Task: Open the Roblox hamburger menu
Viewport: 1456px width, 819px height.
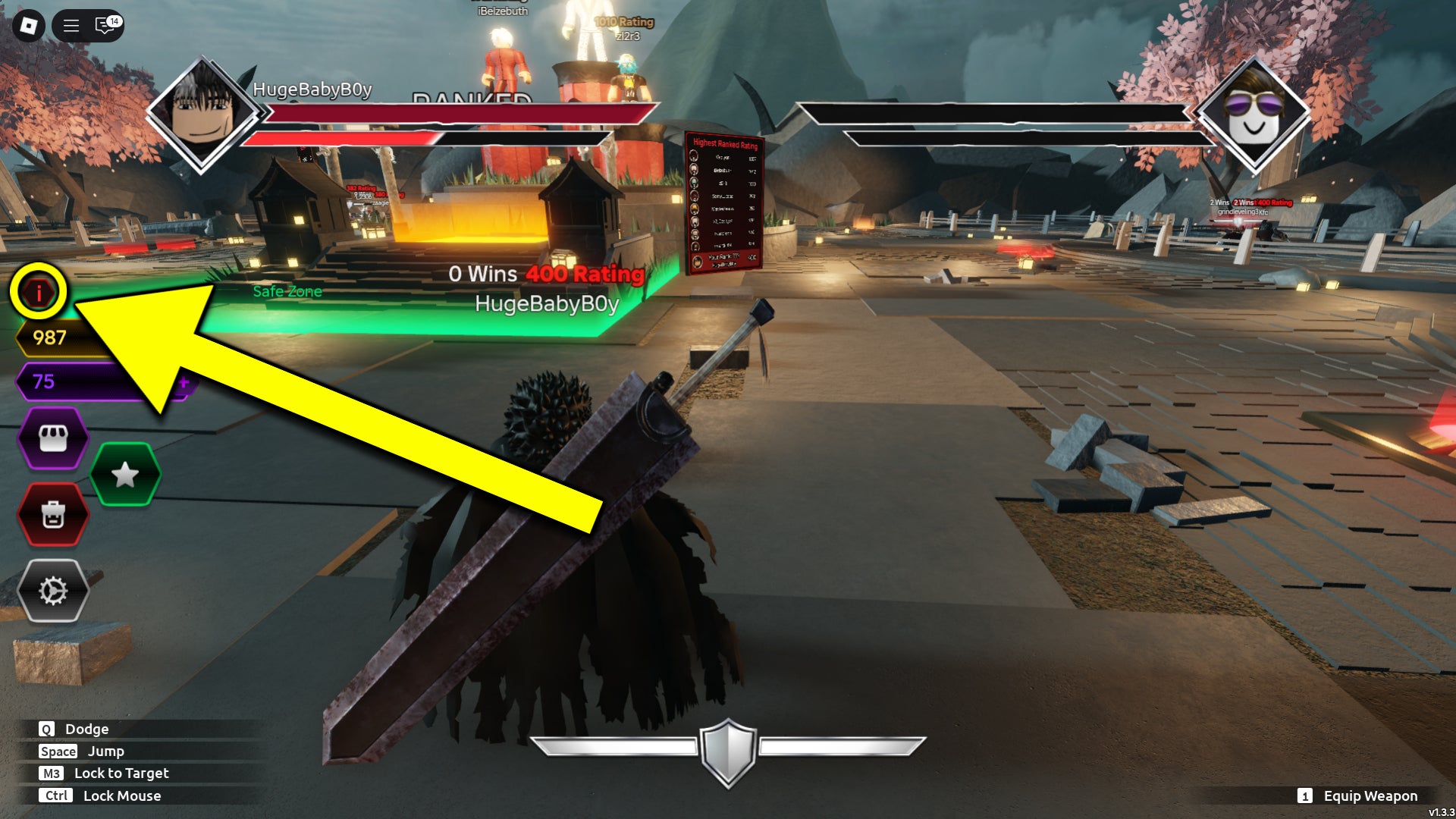Action: tap(71, 26)
